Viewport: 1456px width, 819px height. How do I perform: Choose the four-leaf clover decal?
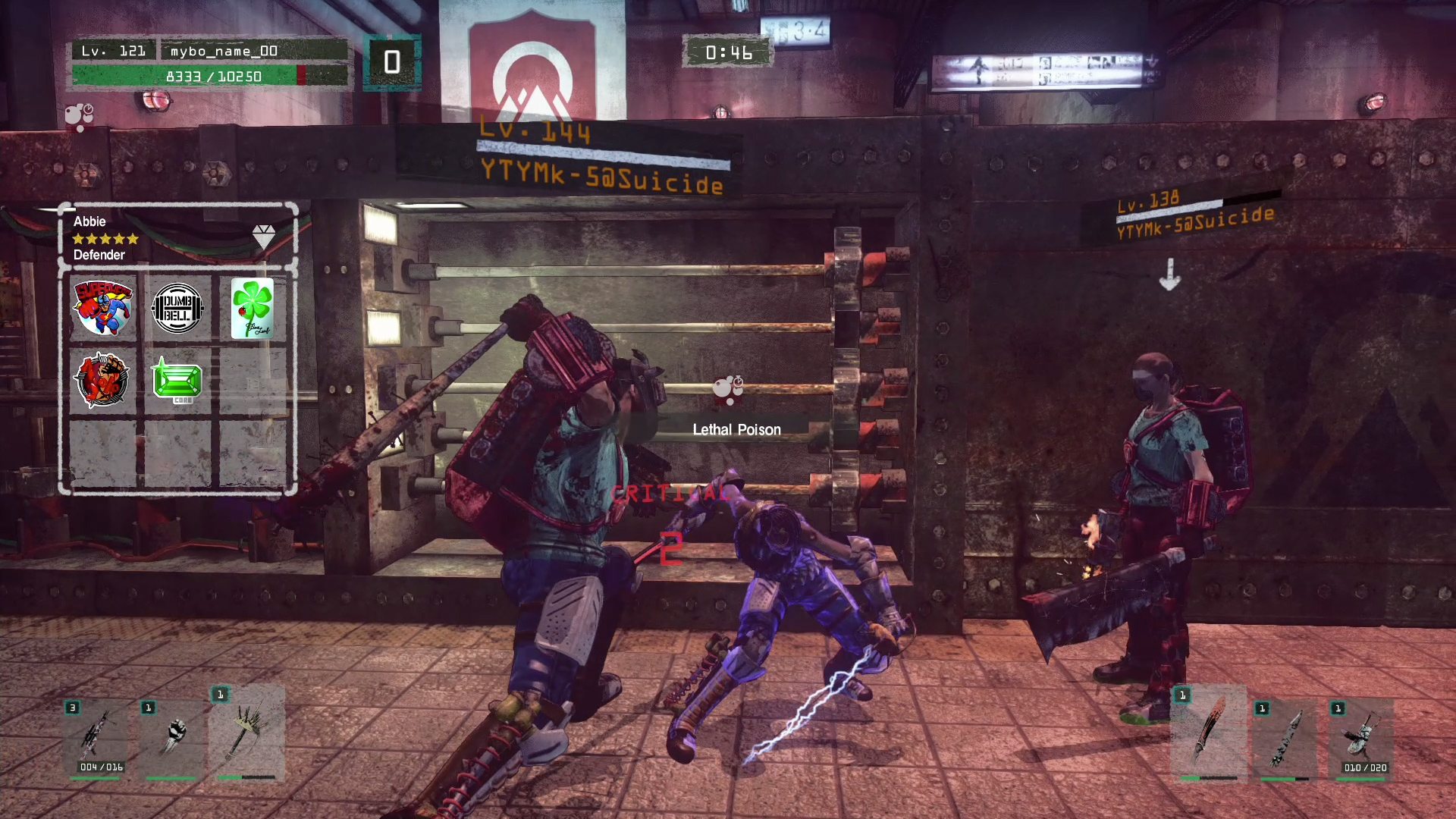click(x=252, y=308)
